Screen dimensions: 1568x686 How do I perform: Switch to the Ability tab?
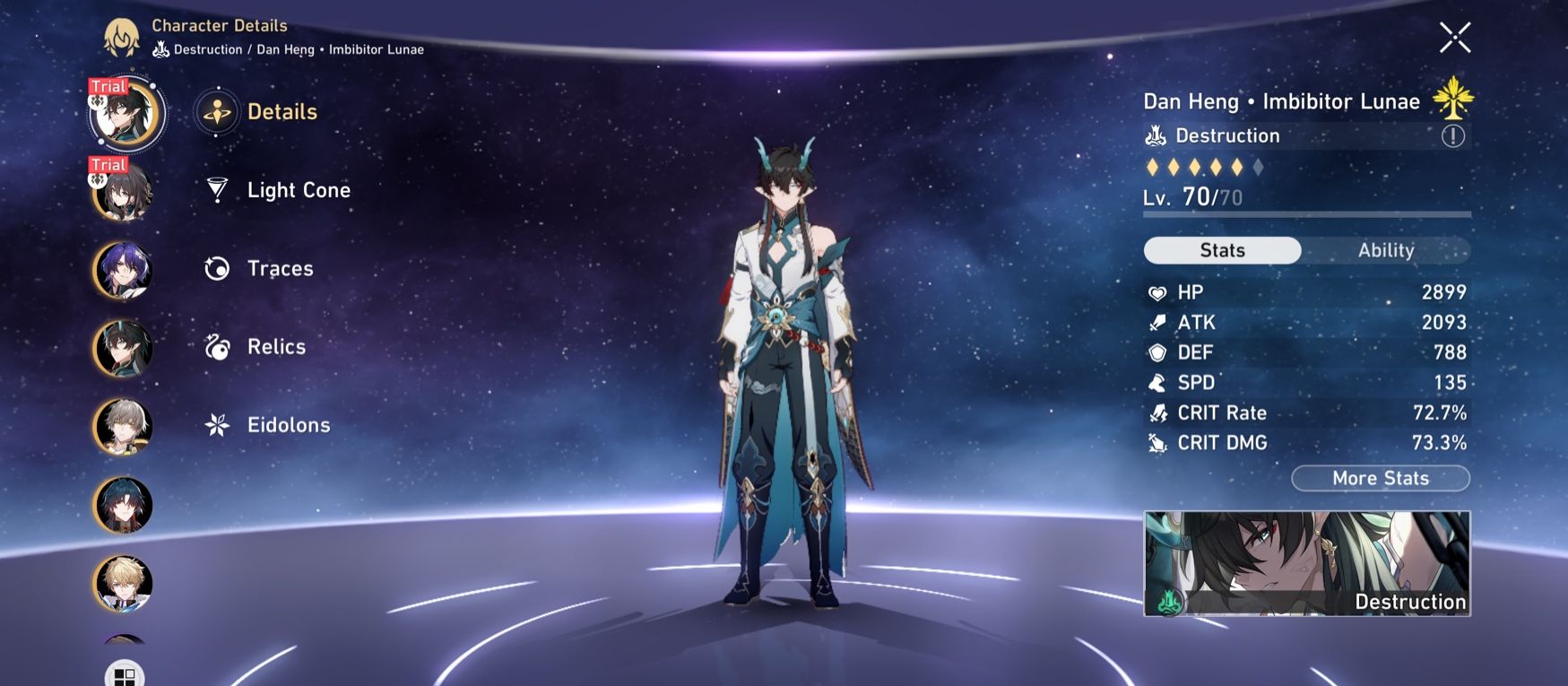pyautogui.click(x=1386, y=250)
